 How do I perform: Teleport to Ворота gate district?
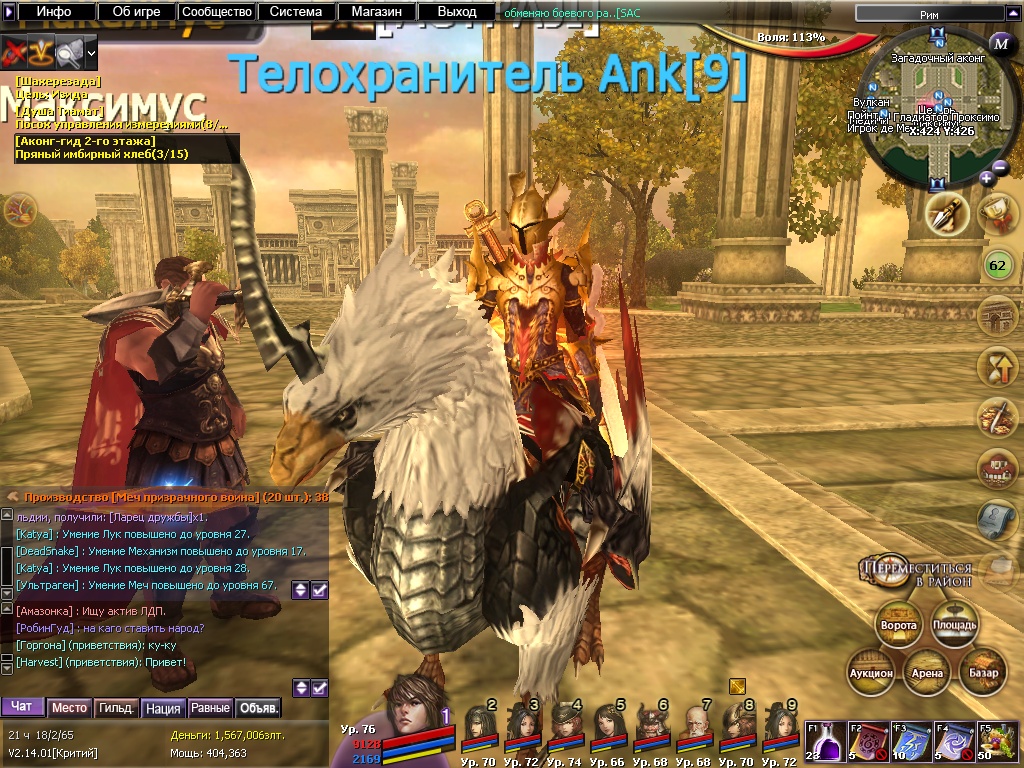coord(898,625)
